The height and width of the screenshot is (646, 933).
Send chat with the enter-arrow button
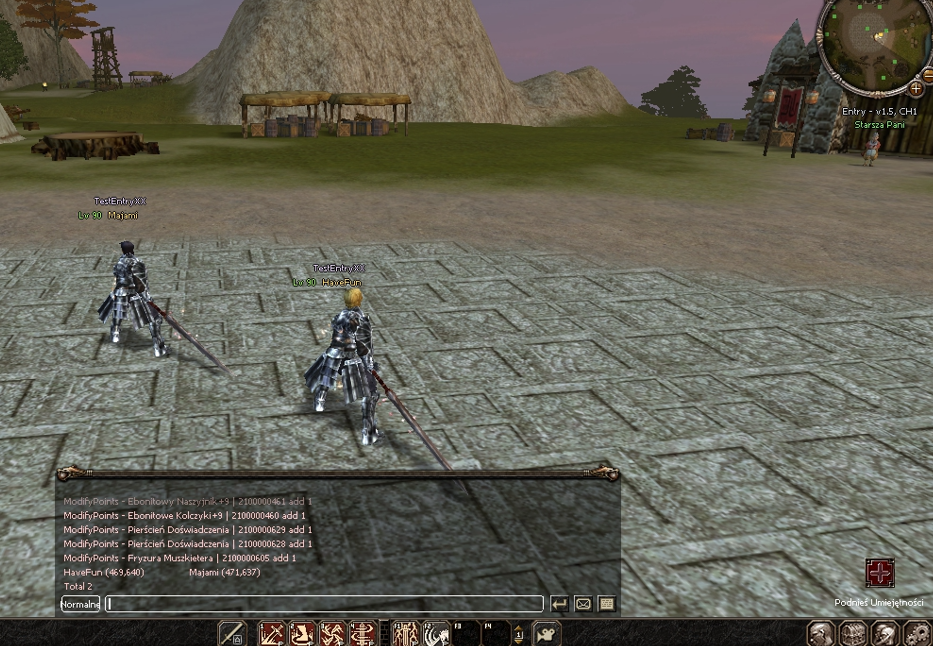click(559, 604)
